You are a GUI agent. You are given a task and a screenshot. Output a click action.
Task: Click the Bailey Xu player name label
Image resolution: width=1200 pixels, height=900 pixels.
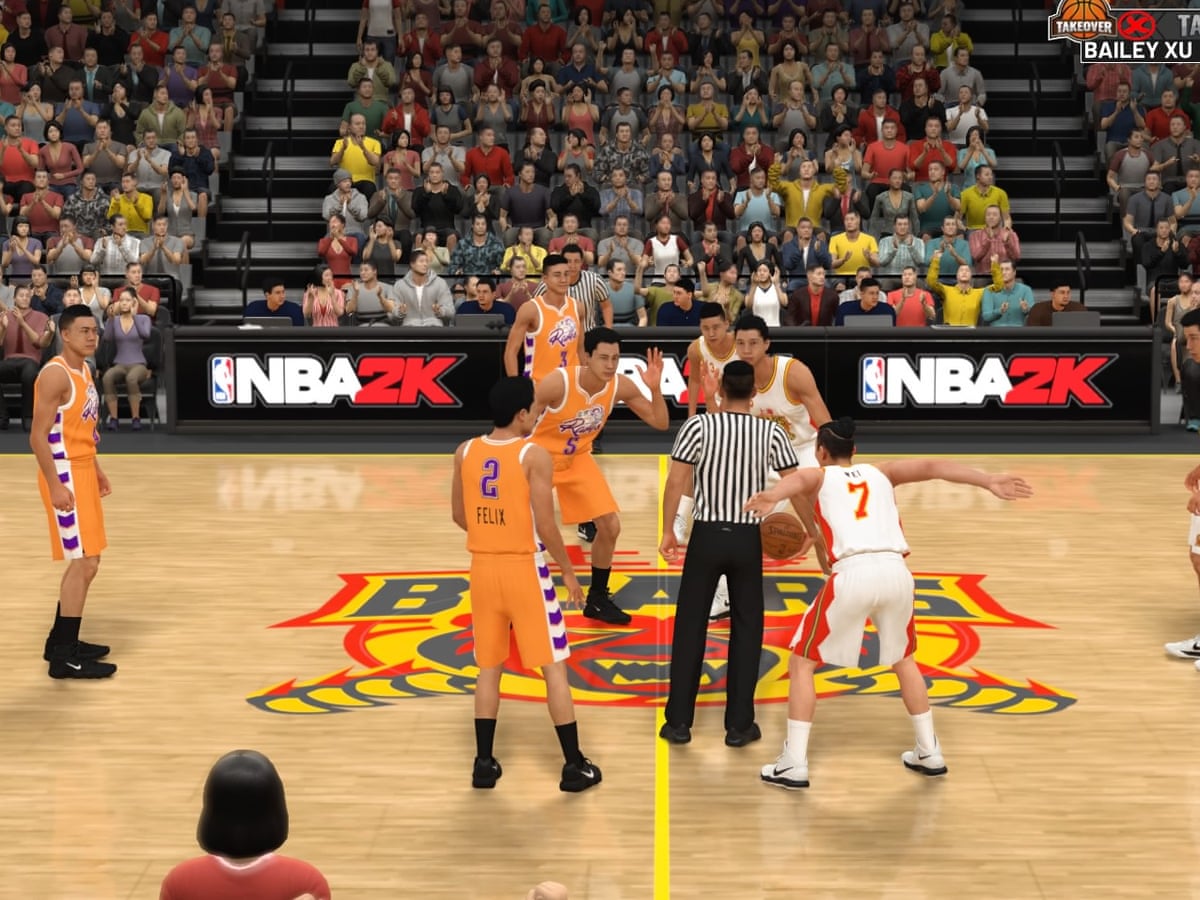(1140, 50)
